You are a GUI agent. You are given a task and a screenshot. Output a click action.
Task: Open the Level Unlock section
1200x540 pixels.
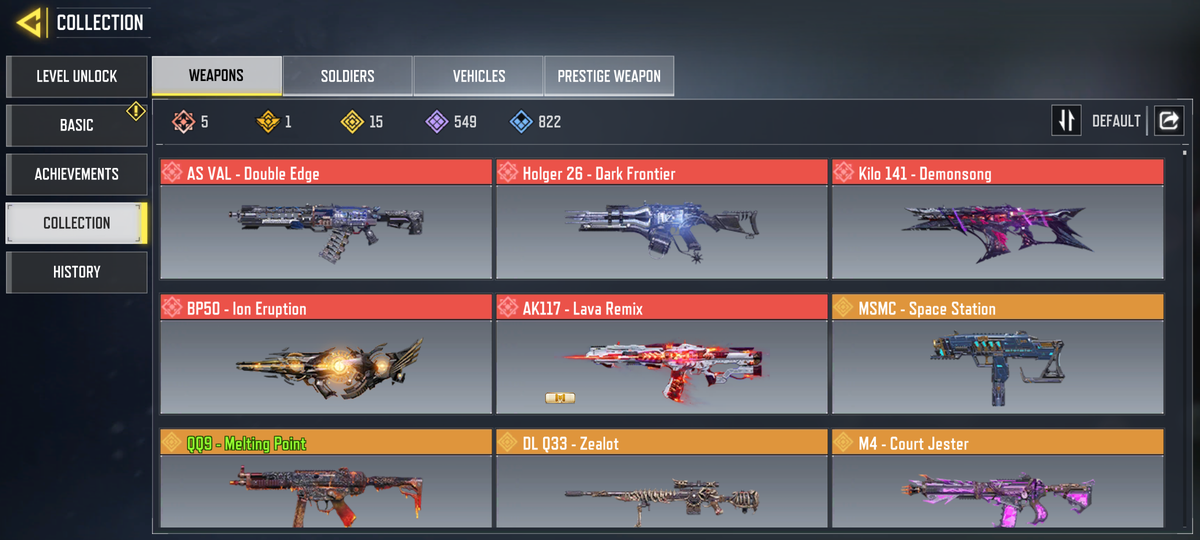(76, 76)
